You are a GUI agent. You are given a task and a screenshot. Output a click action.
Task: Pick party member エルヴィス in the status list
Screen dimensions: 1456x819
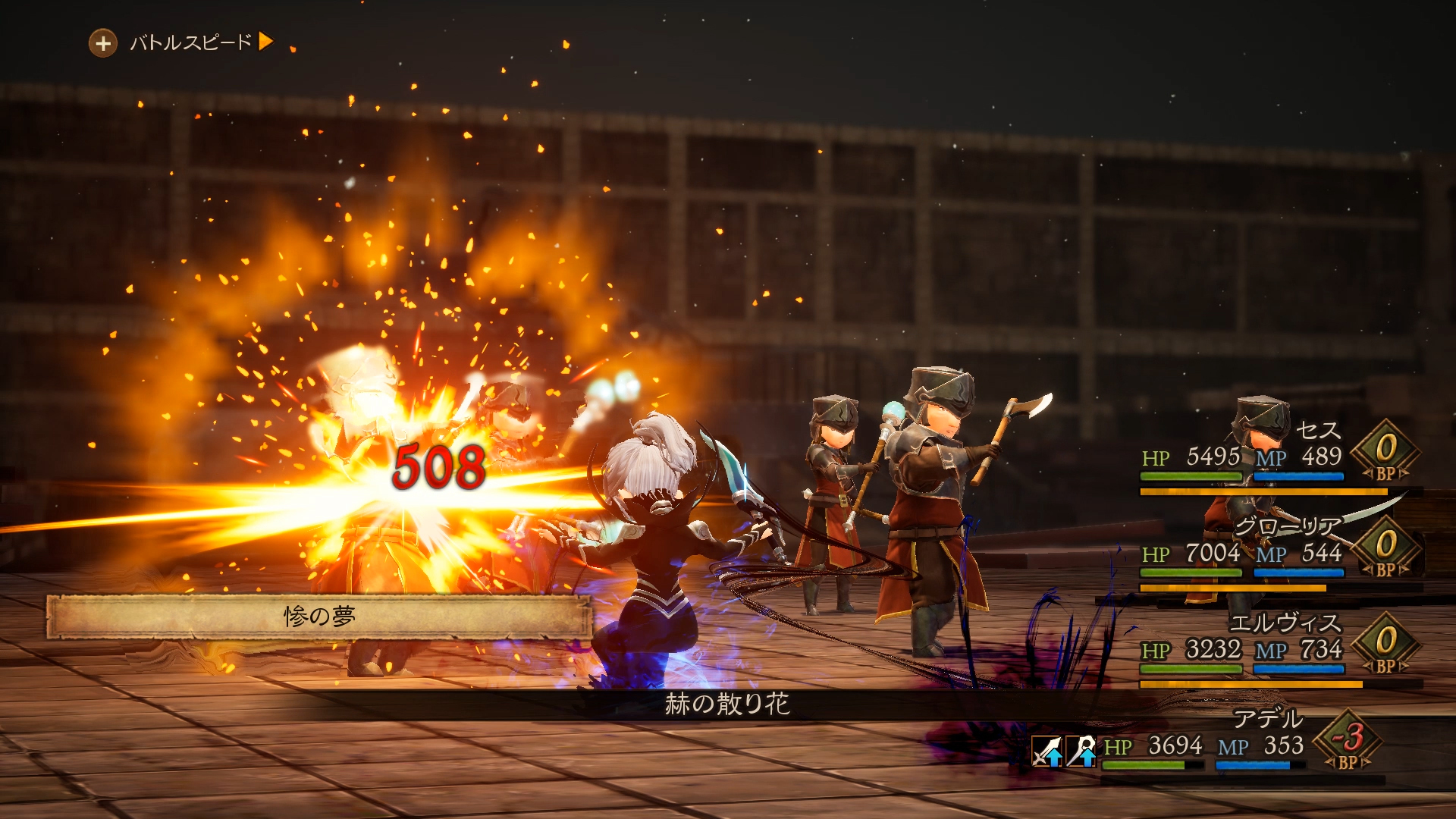click(x=1285, y=623)
